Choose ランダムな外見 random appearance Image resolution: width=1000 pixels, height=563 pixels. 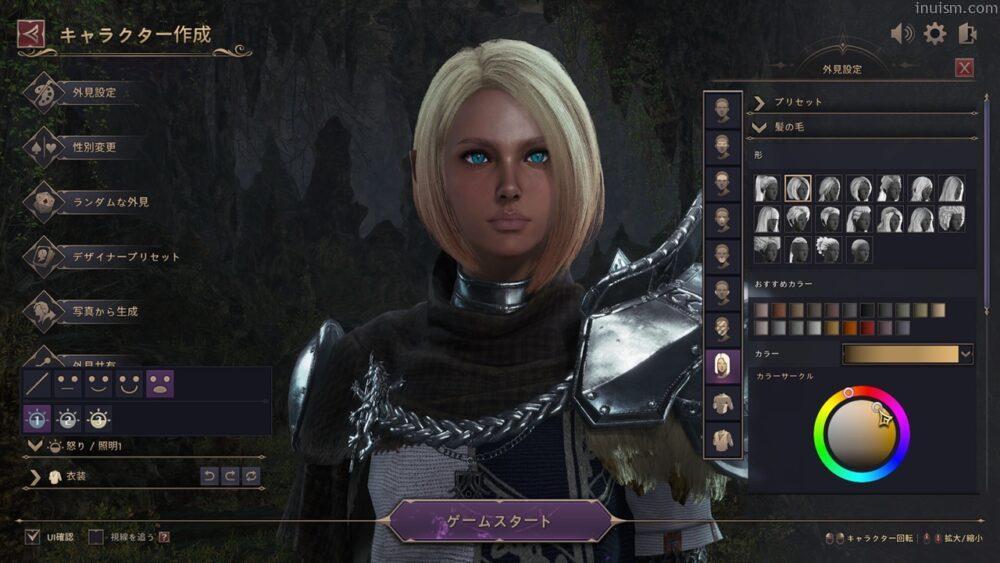click(x=110, y=202)
